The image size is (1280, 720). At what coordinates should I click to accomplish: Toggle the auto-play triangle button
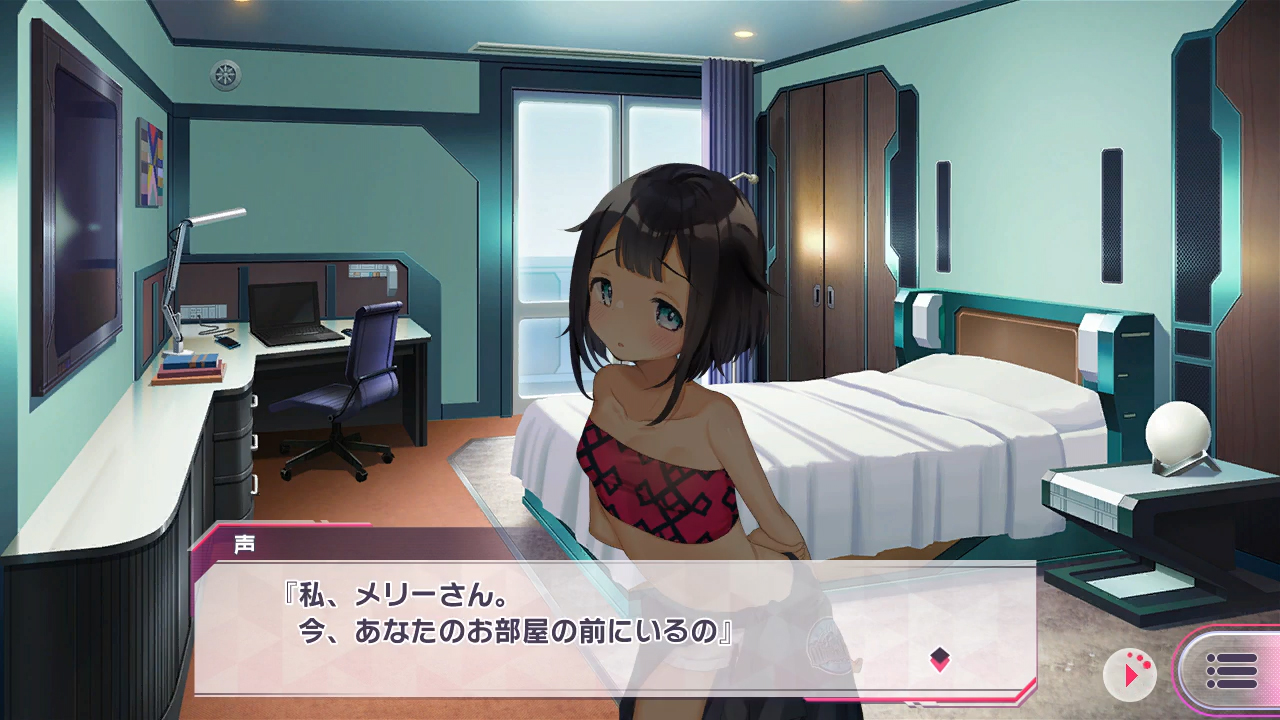coord(1130,675)
